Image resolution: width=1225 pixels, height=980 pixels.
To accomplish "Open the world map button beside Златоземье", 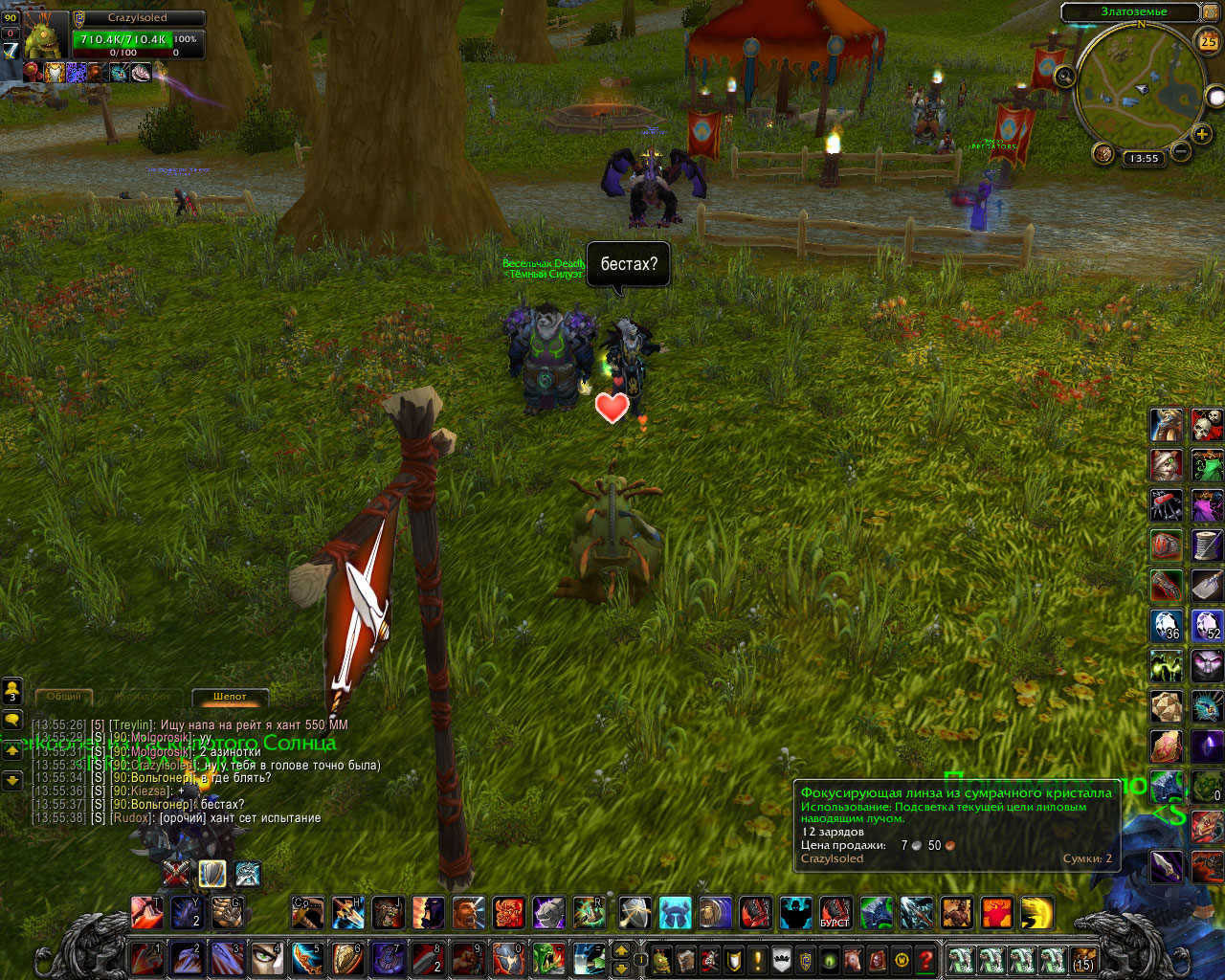I will pyautogui.click(x=1211, y=12).
